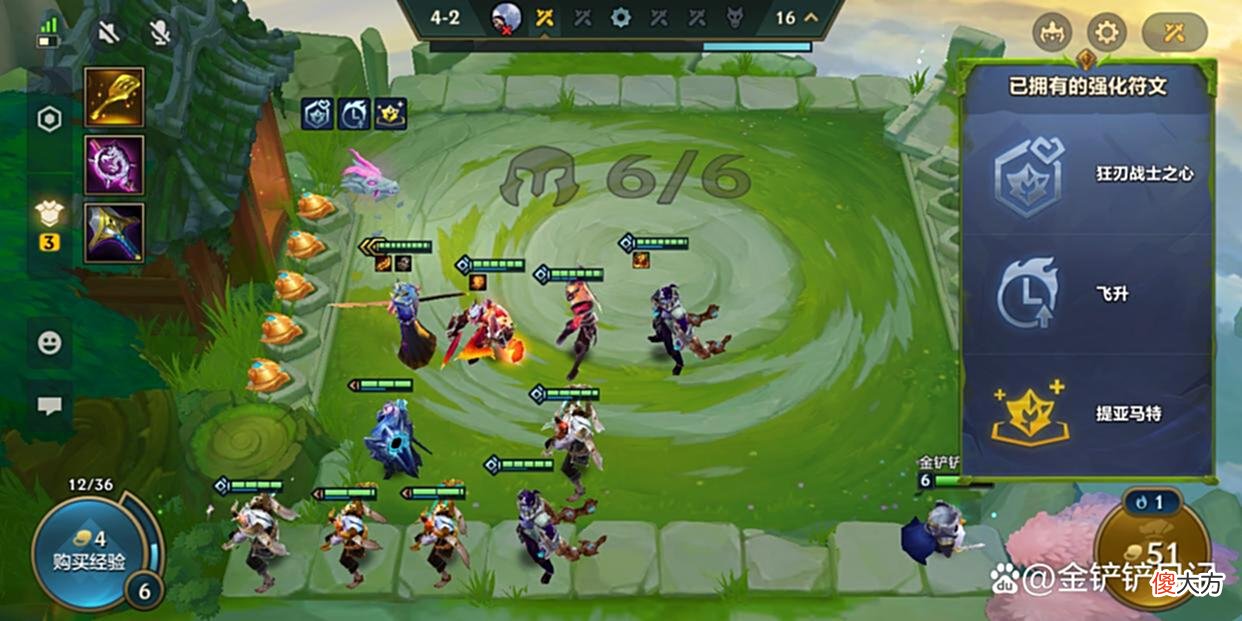Select the 狂刃战士之心 augment entry

[x=1088, y=175]
